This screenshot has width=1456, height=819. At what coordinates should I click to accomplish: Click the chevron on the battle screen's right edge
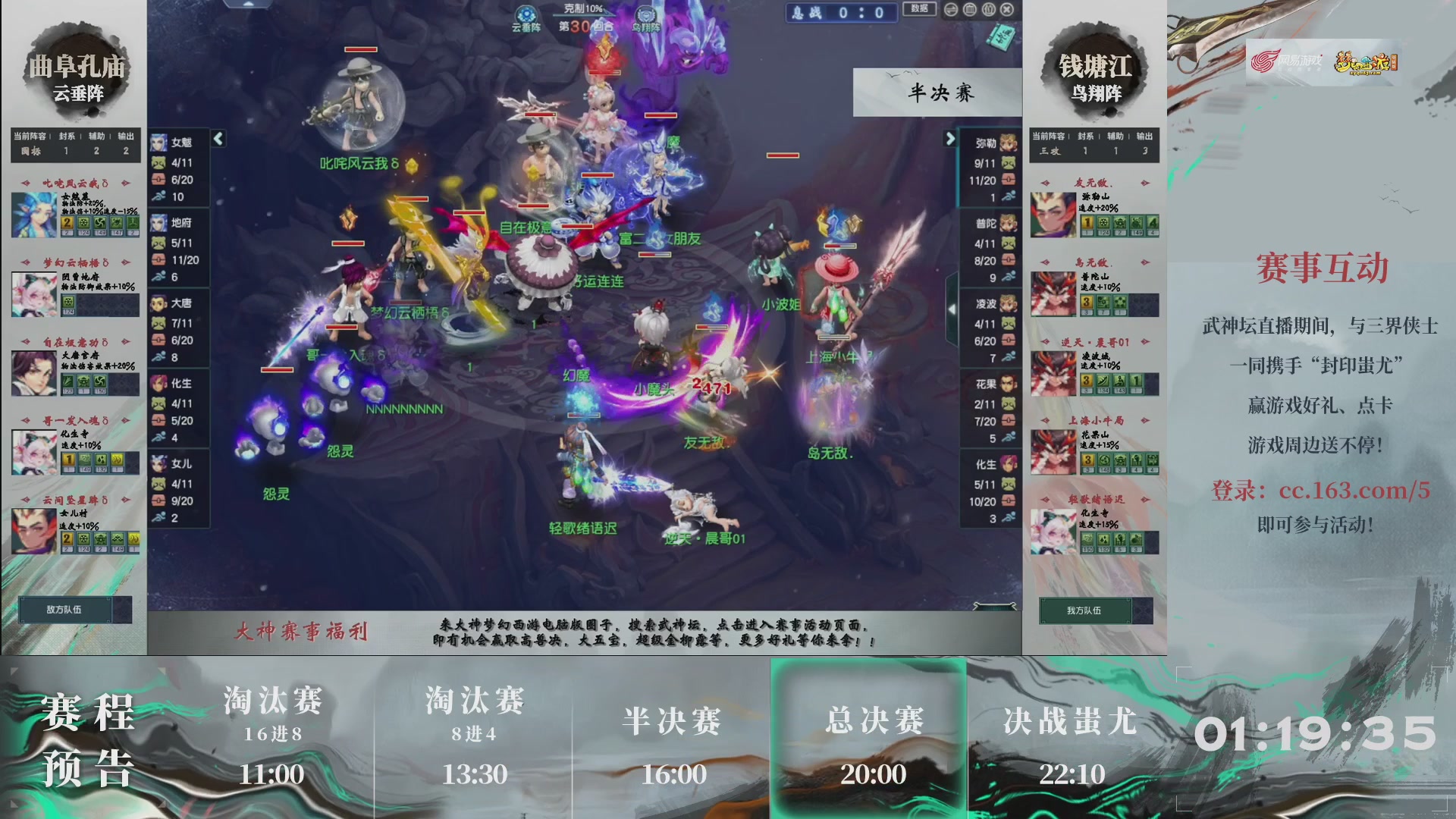953,309
